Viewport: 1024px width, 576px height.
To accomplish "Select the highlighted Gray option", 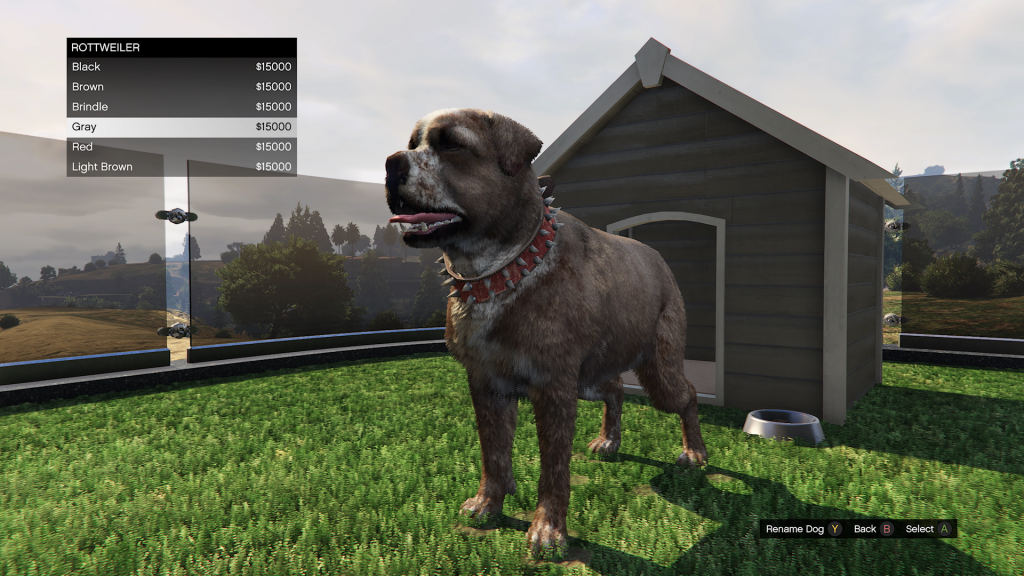I will tap(181, 127).
